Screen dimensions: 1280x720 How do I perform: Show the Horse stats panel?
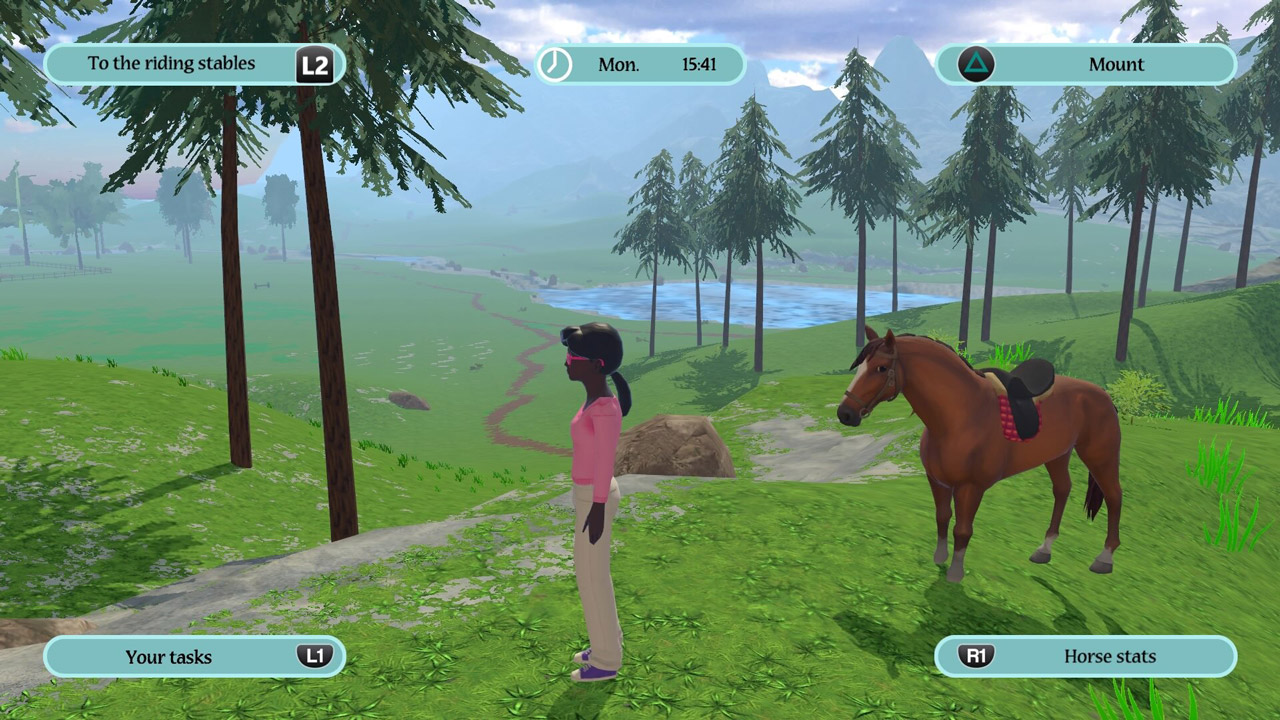(x=1086, y=657)
